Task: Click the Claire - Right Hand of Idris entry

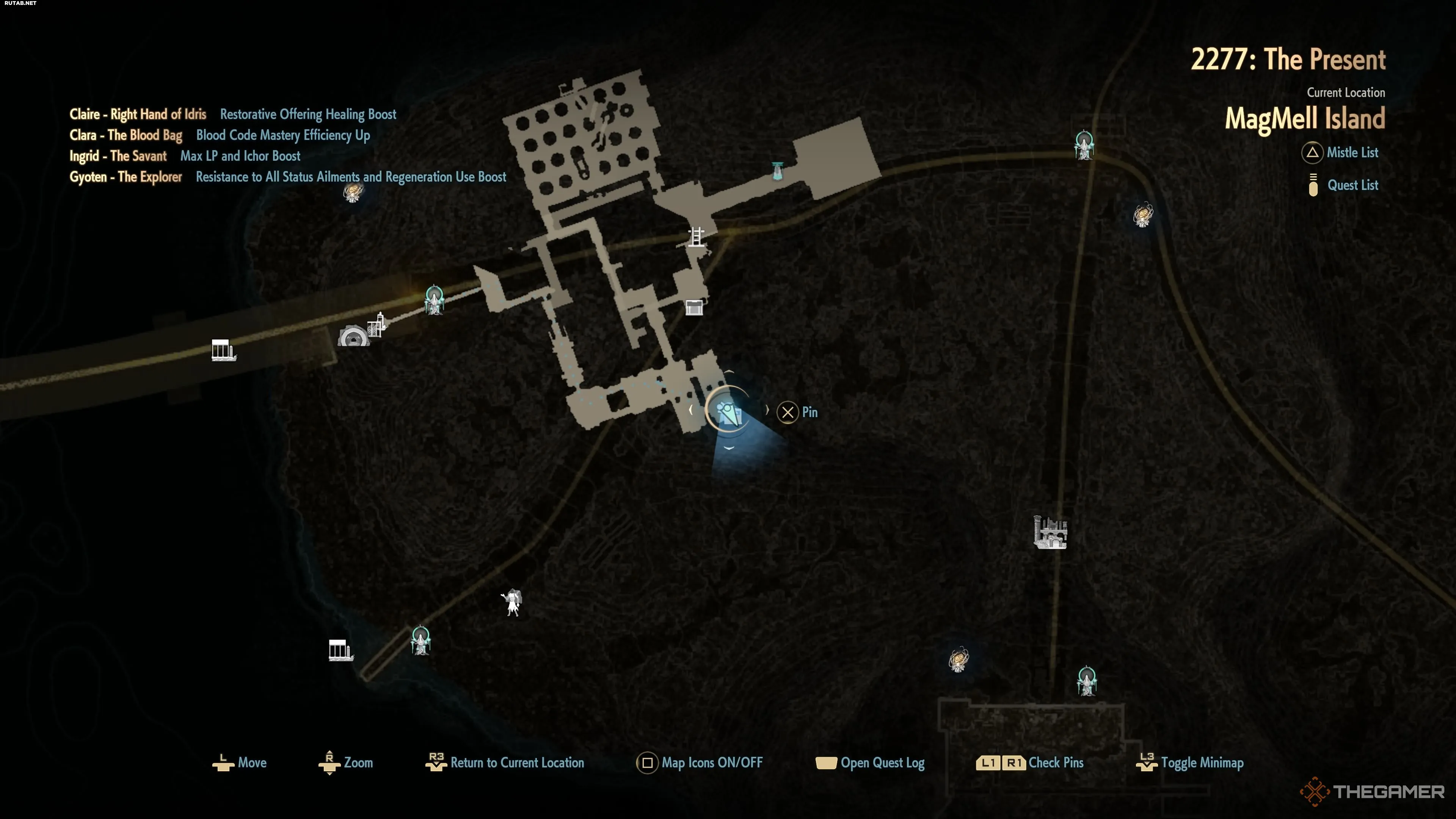Action: pyautogui.click(x=138, y=114)
